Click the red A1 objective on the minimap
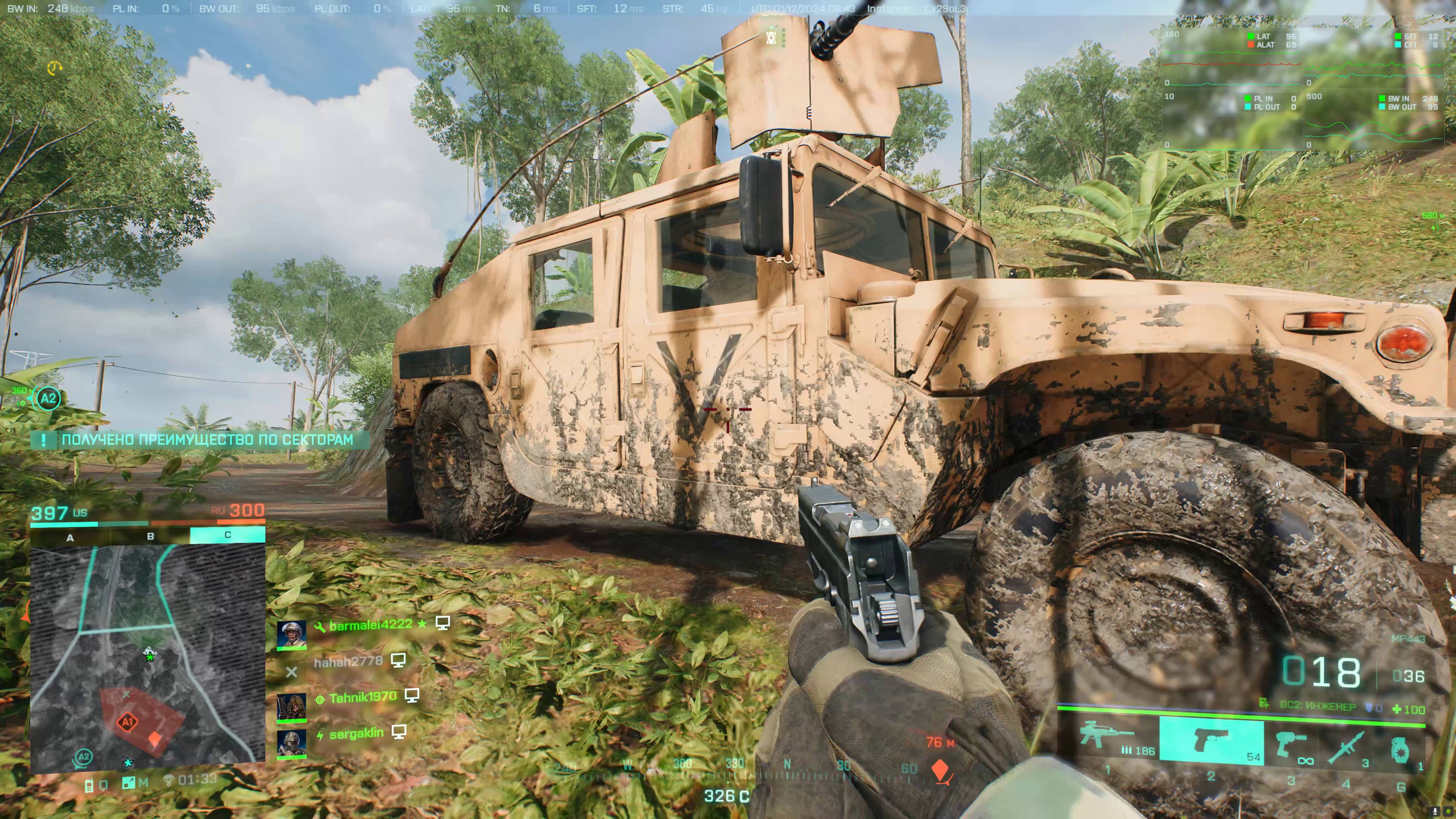This screenshot has width=1456, height=819. coord(127,722)
